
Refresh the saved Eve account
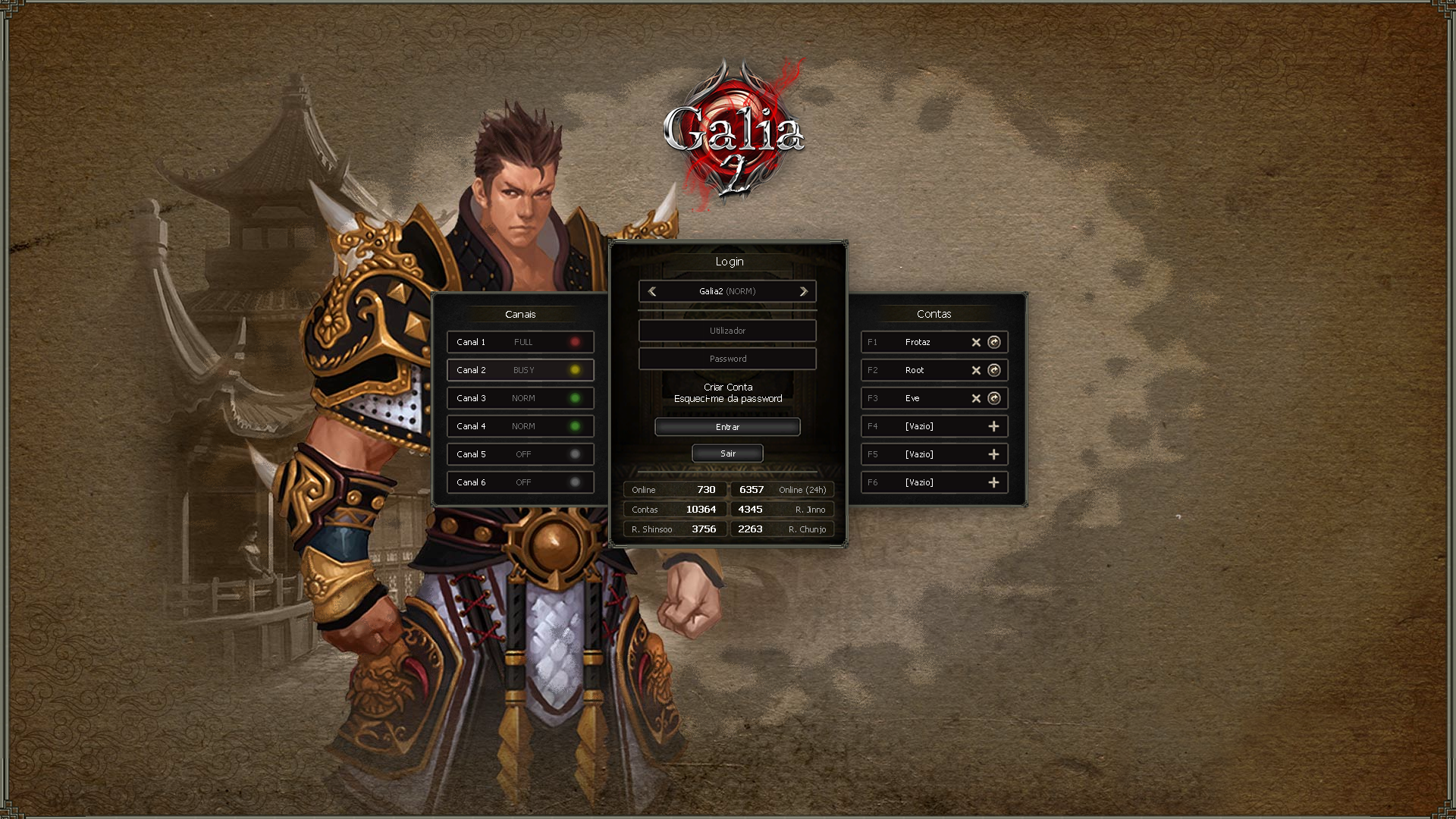(x=994, y=398)
